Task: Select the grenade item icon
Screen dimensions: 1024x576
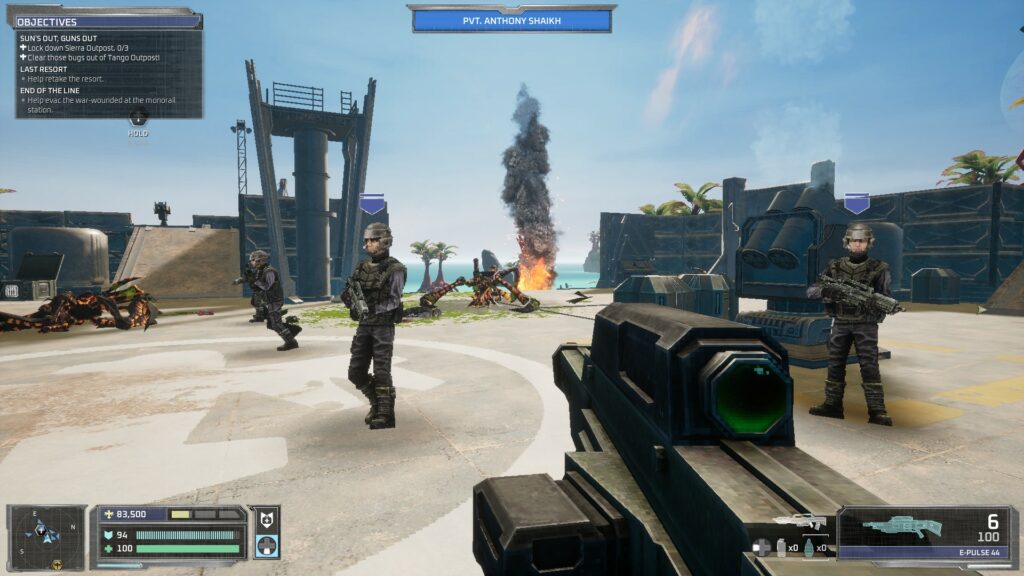Action: pyautogui.click(x=809, y=547)
